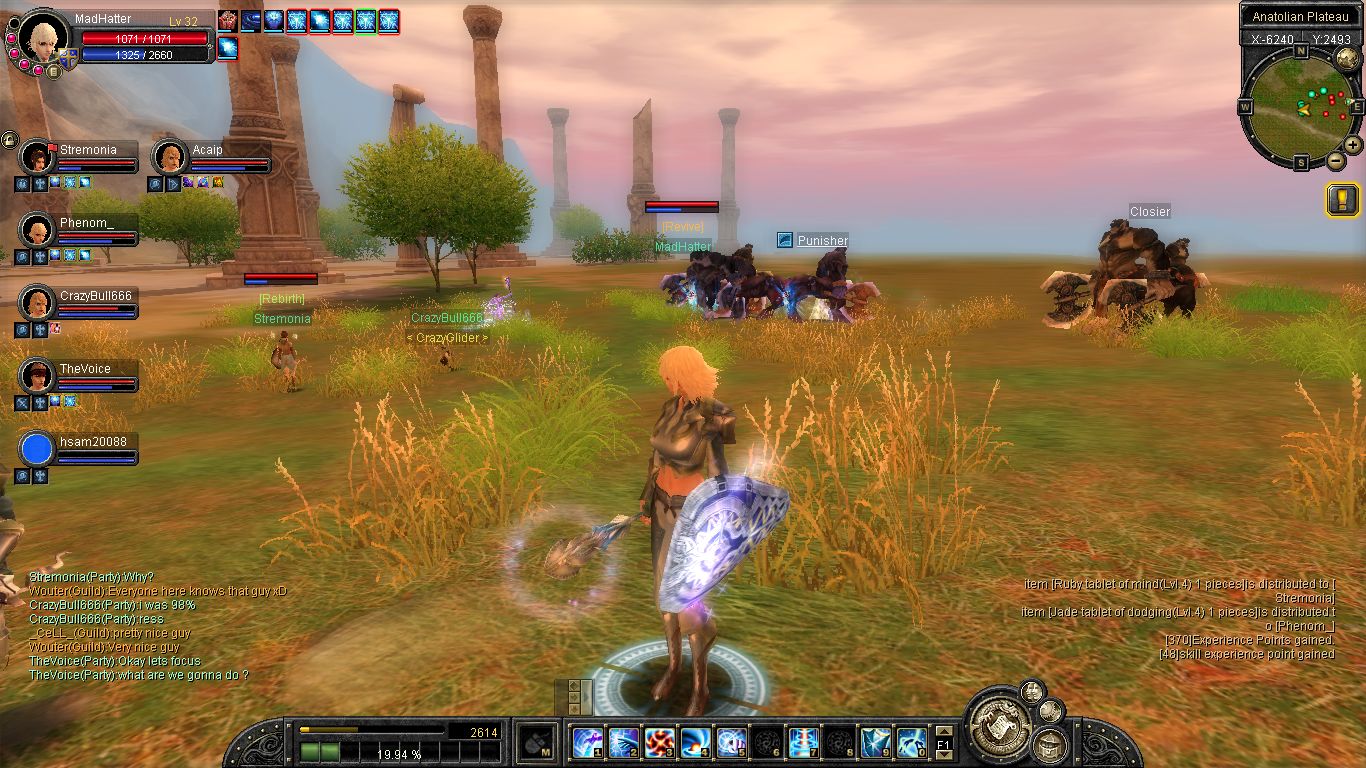
Task: Click hsam20088's blue party portrait
Action: (37, 449)
